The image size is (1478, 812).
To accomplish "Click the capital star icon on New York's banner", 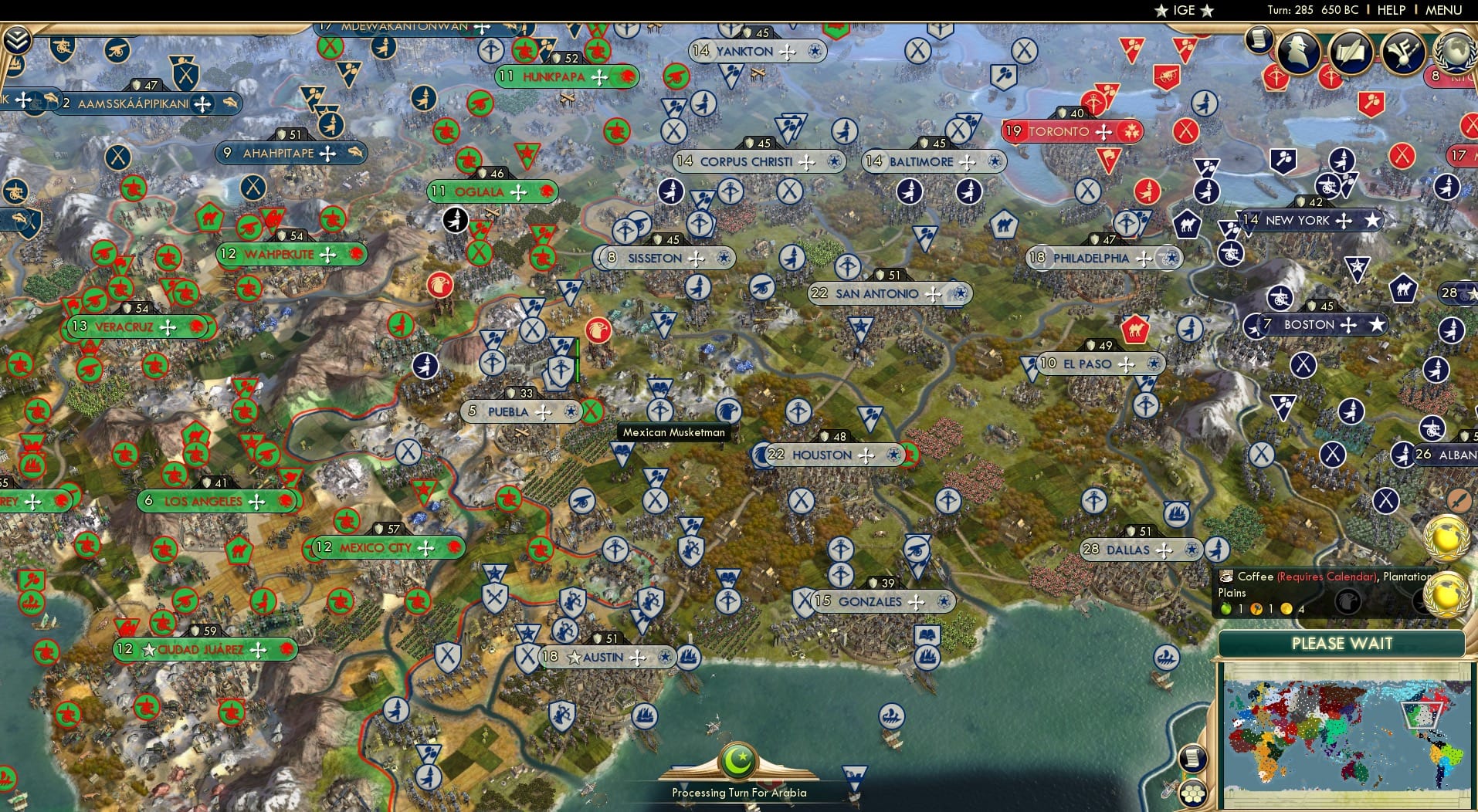I will 1374,220.
